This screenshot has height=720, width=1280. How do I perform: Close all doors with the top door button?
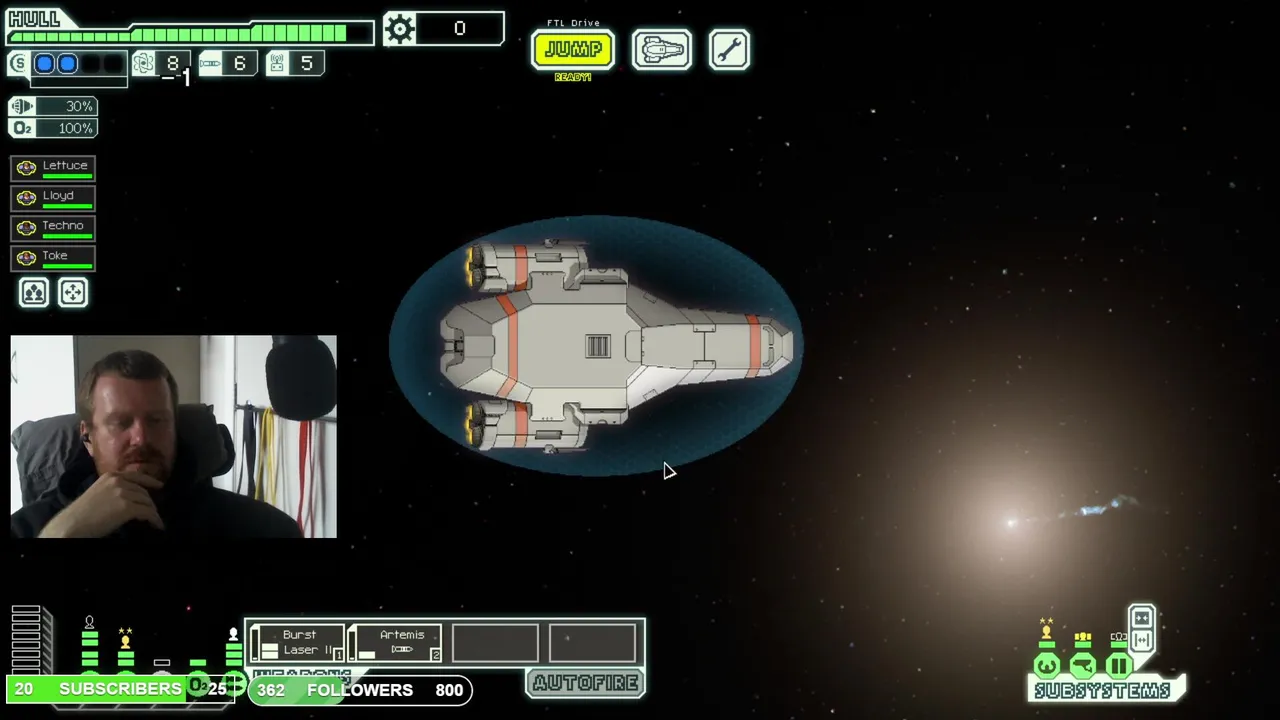click(x=1141, y=618)
